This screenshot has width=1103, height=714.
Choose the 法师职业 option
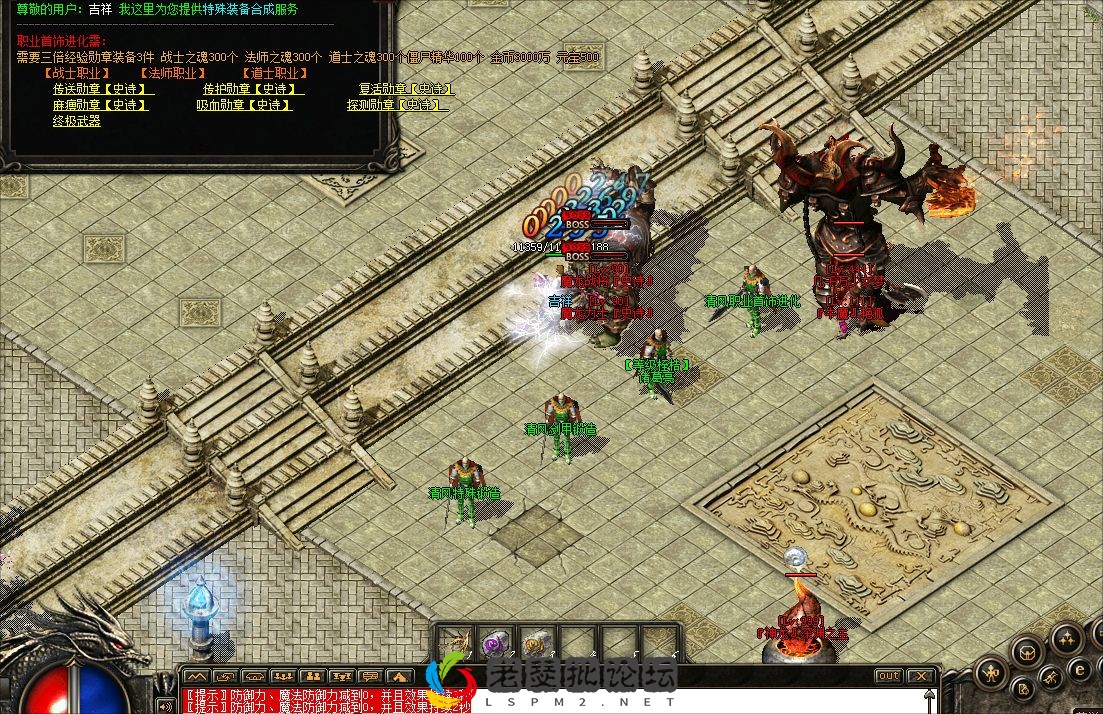(x=172, y=73)
